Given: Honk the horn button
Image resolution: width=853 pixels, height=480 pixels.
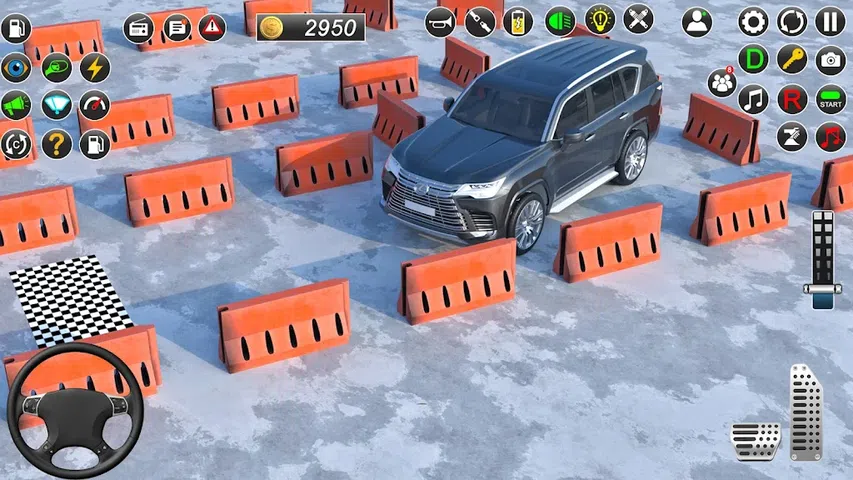Looking at the screenshot, I should tap(440, 20).
